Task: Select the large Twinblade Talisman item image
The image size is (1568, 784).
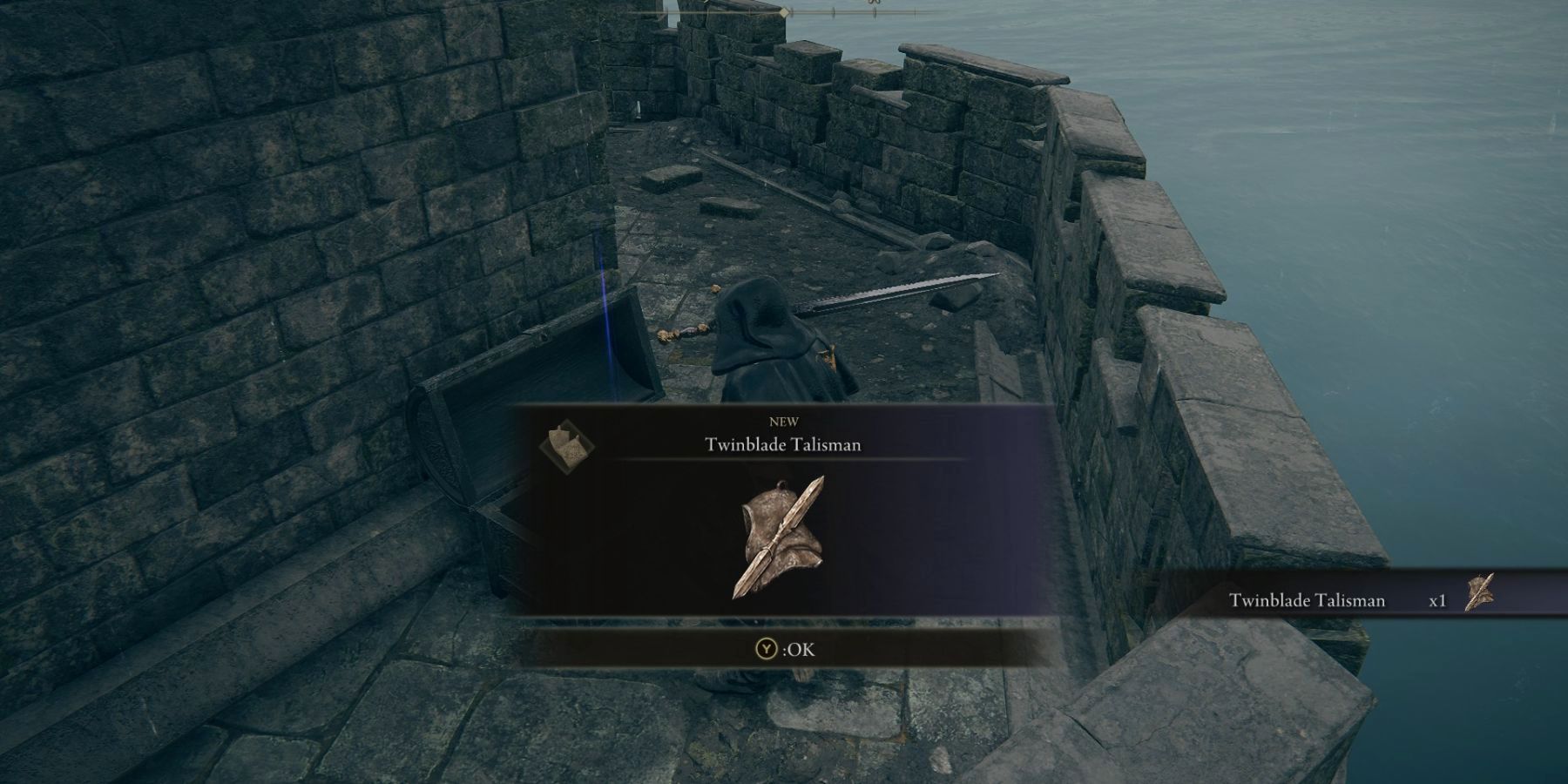Action: (779, 537)
